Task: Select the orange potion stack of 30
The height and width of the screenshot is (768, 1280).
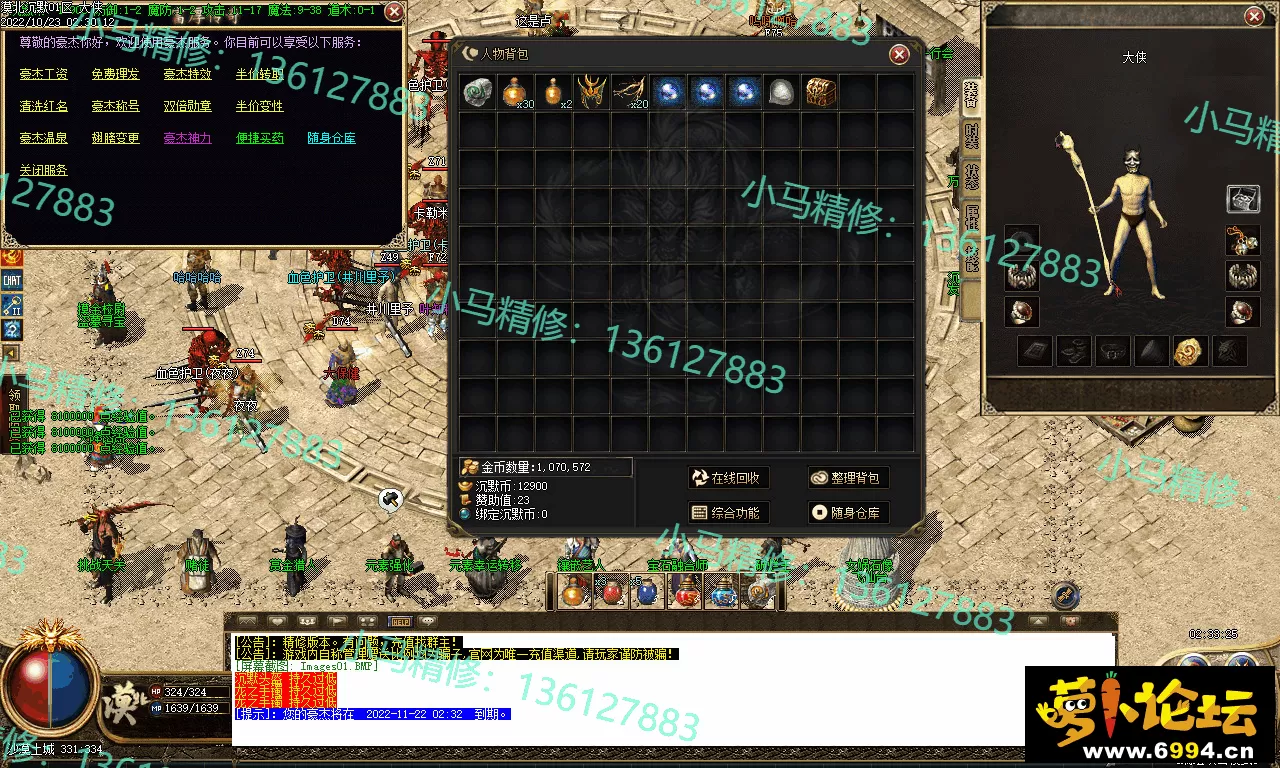Action: click(x=516, y=92)
